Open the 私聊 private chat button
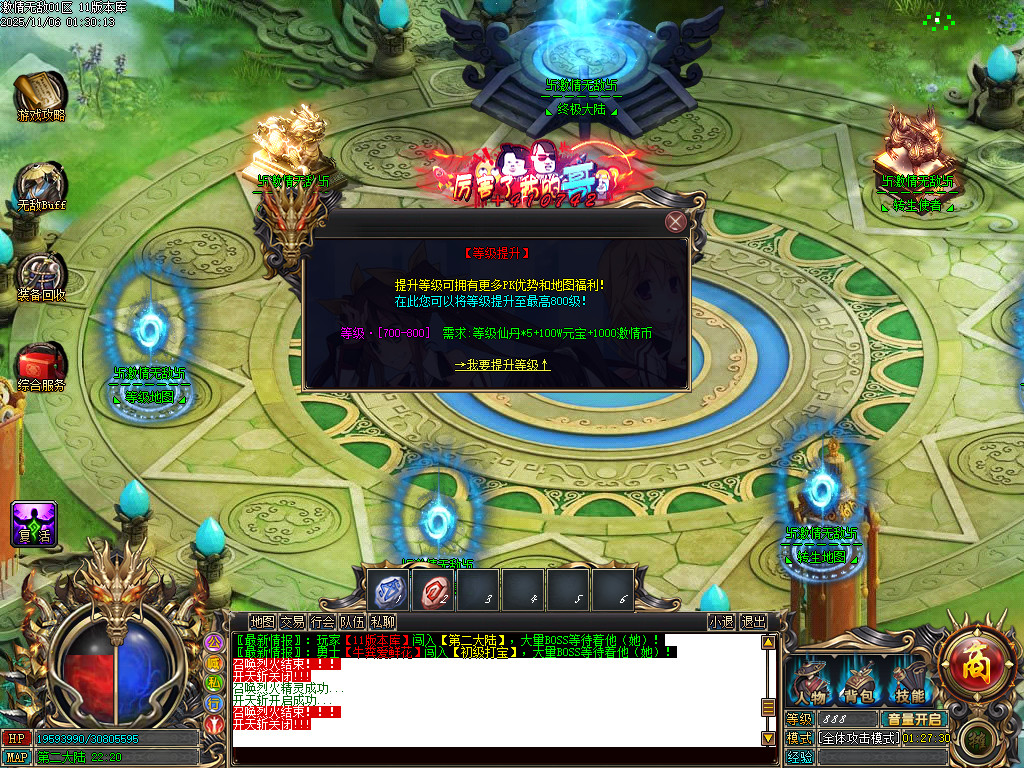Screen dimensions: 1024x768 click(x=382, y=622)
